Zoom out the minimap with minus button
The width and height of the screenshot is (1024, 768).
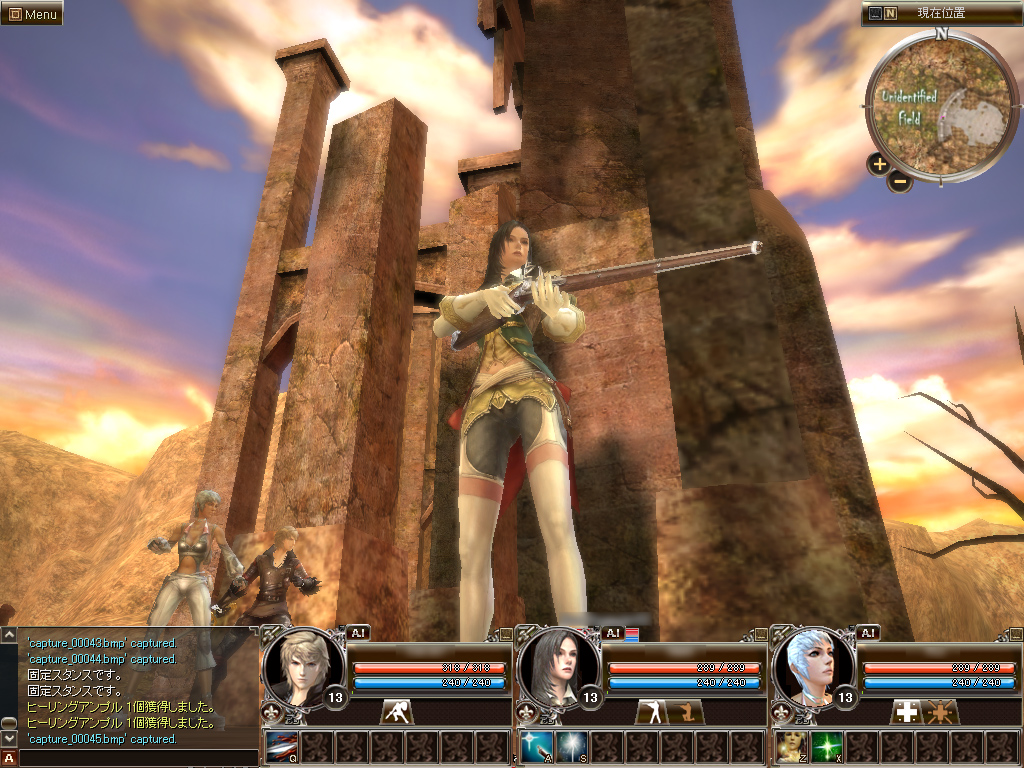tap(900, 182)
